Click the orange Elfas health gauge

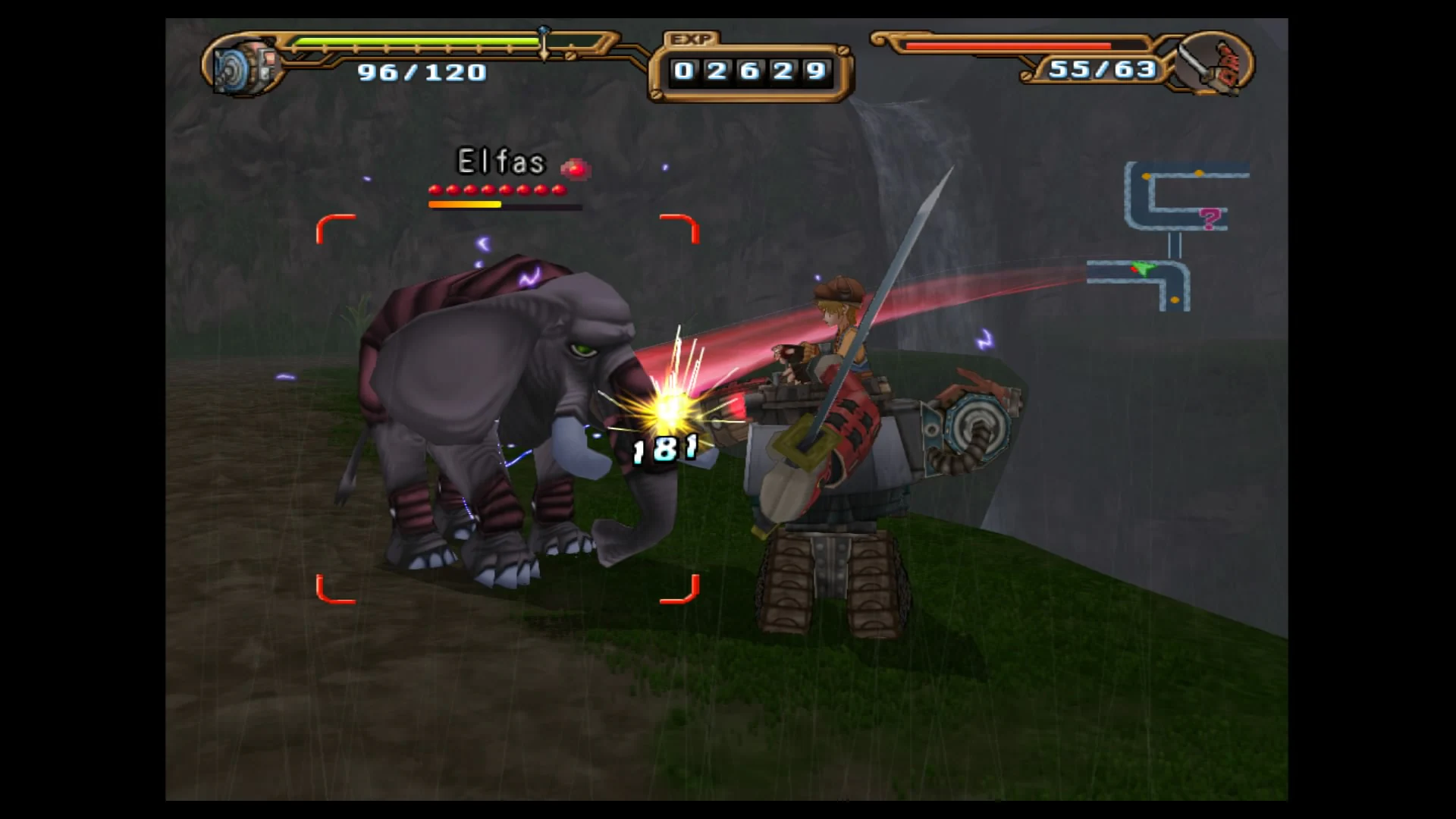pos(465,204)
